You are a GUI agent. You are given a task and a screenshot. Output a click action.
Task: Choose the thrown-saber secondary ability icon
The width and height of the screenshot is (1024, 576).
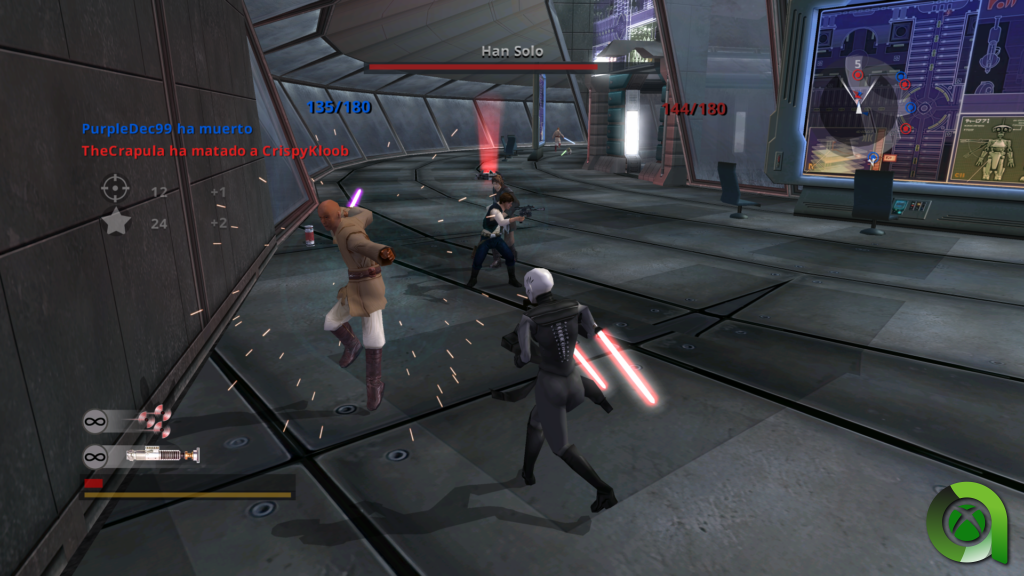click(154, 421)
